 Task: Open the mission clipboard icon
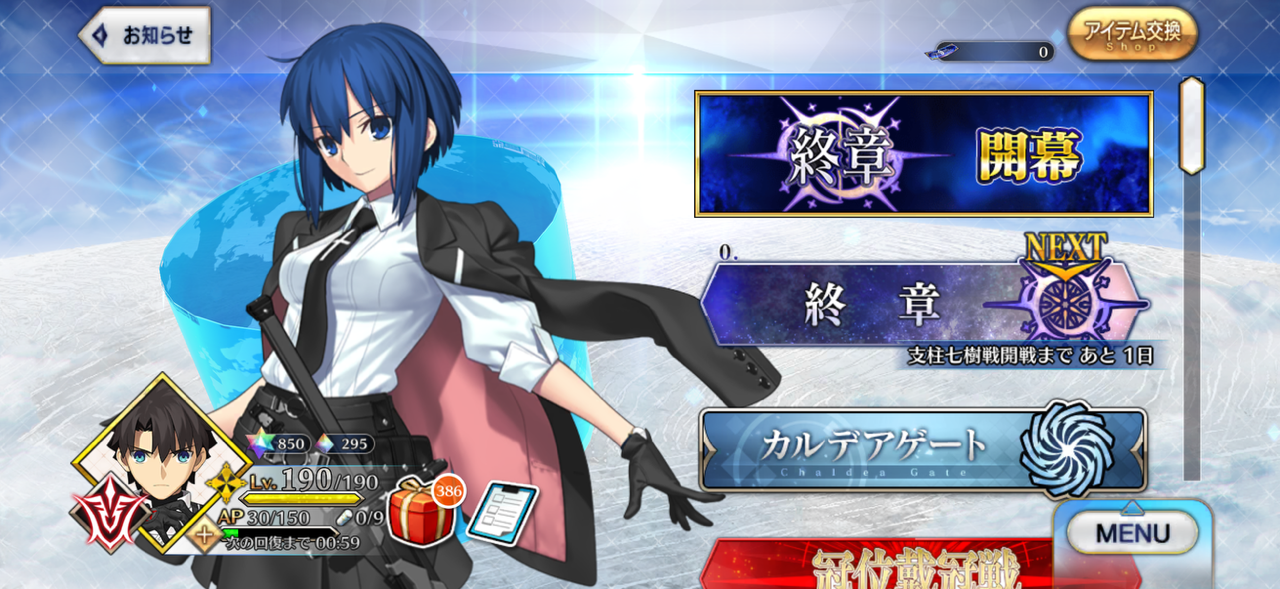click(502, 514)
